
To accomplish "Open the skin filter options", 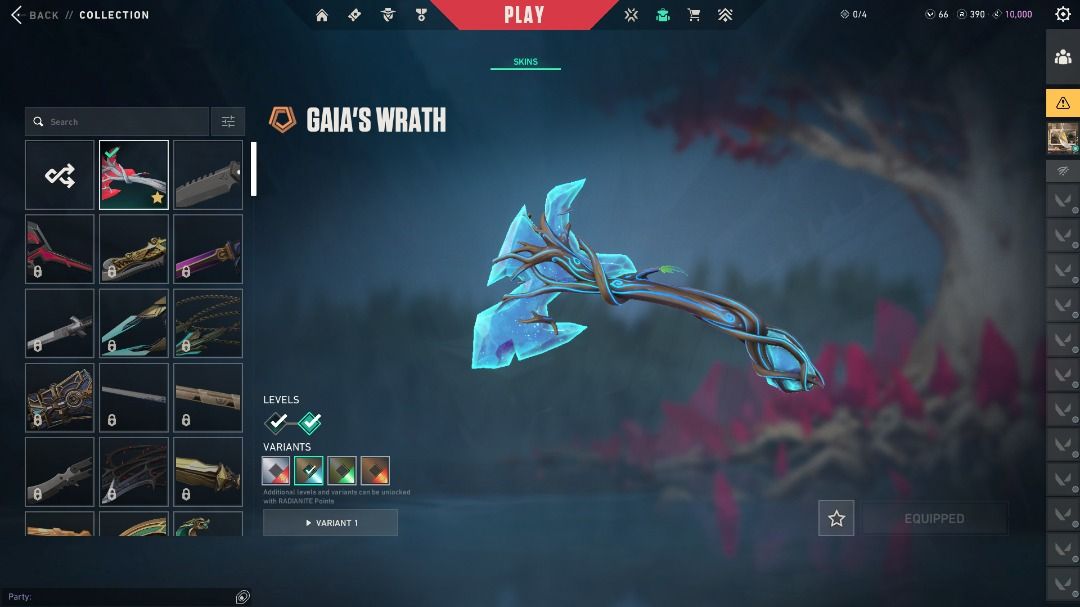I will (228, 122).
